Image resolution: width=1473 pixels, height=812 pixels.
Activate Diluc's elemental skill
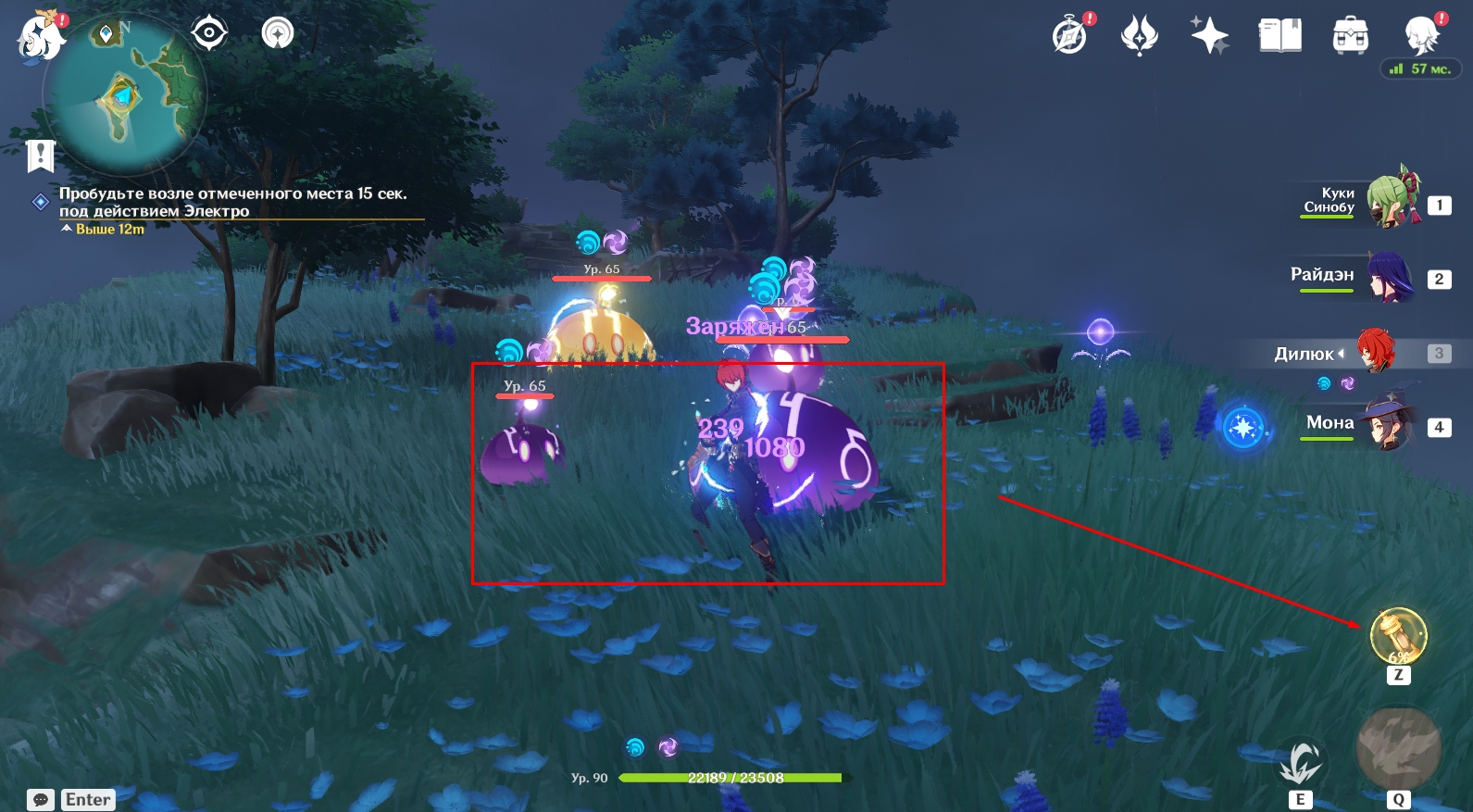1301,764
